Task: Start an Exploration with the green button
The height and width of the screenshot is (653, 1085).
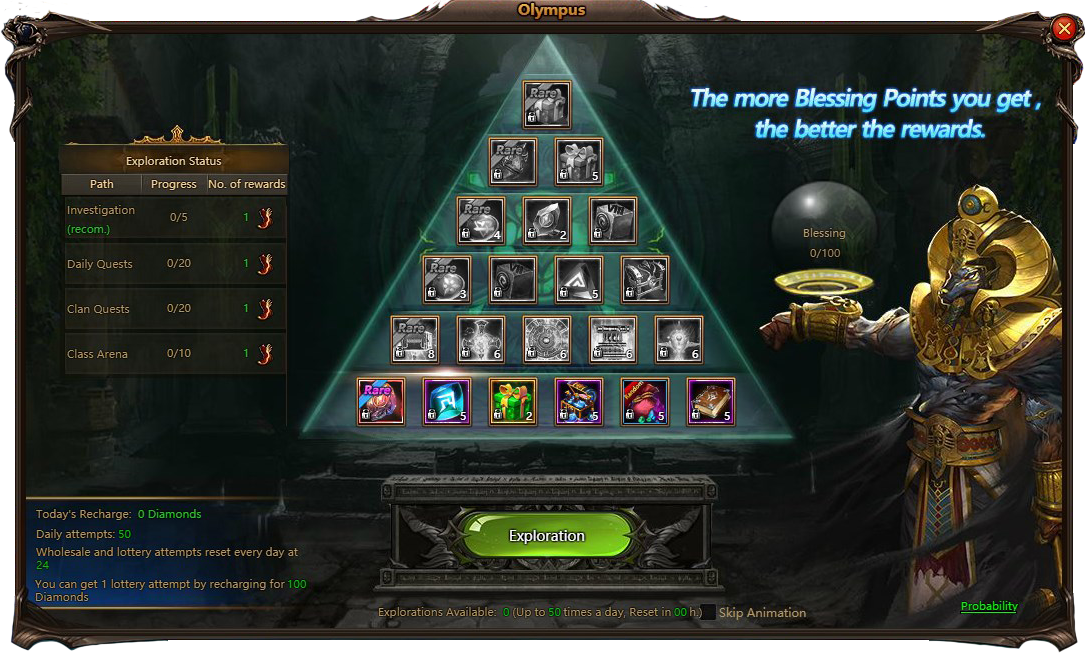Action: (546, 536)
